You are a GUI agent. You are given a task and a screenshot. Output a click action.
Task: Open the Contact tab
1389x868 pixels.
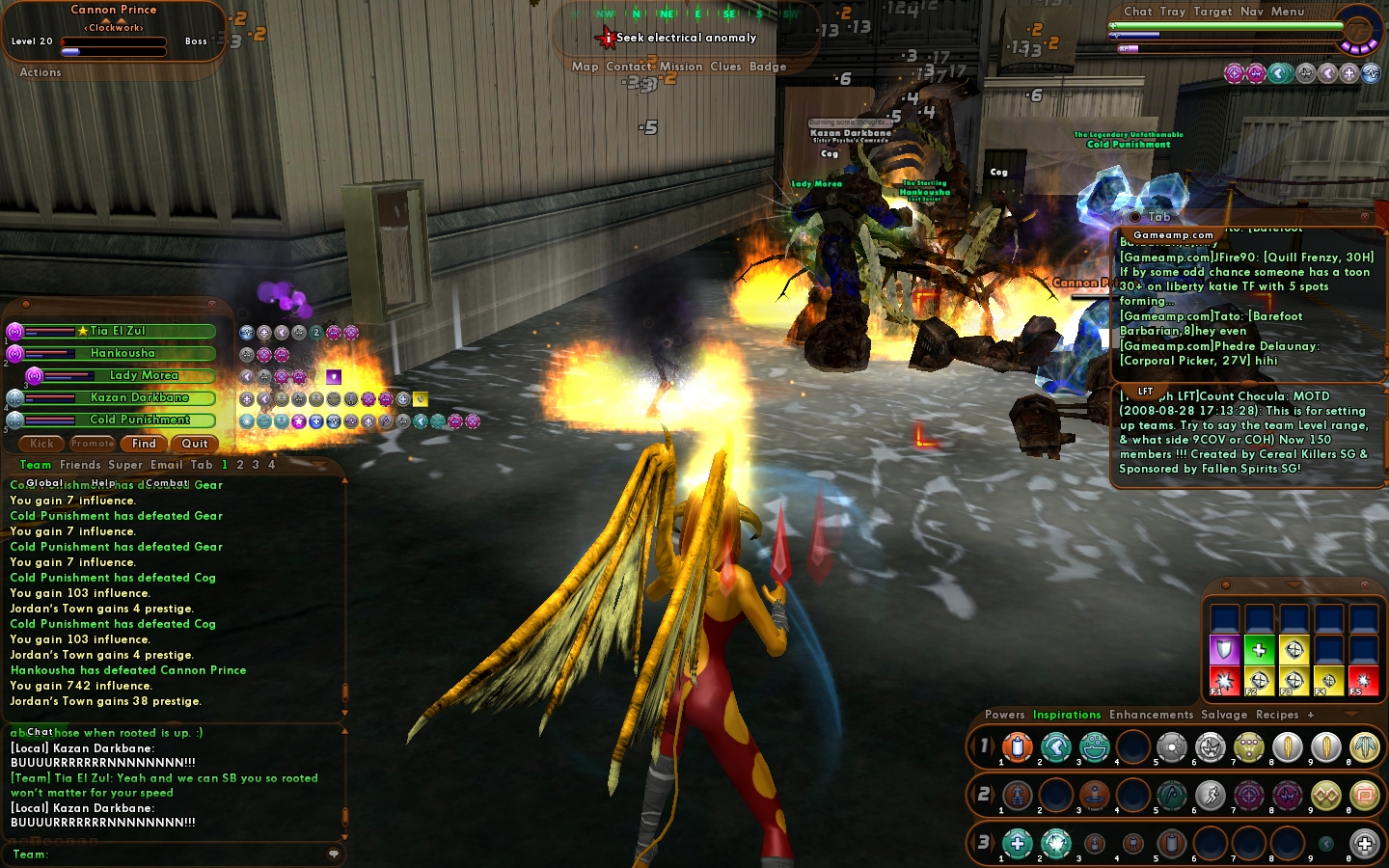[629, 67]
